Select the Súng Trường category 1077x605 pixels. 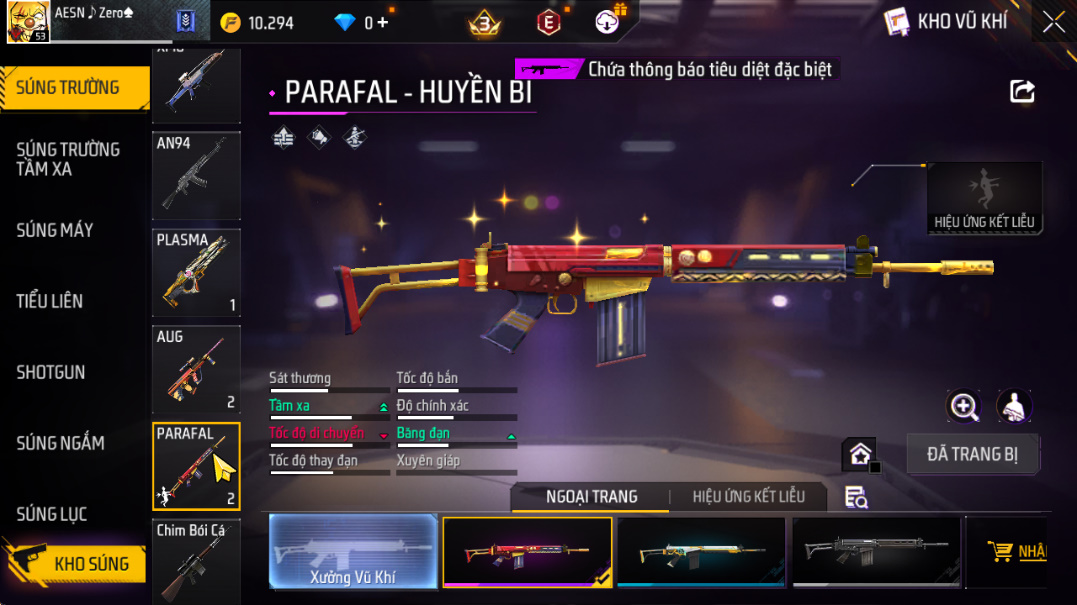pyautogui.click(x=68, y=88)
